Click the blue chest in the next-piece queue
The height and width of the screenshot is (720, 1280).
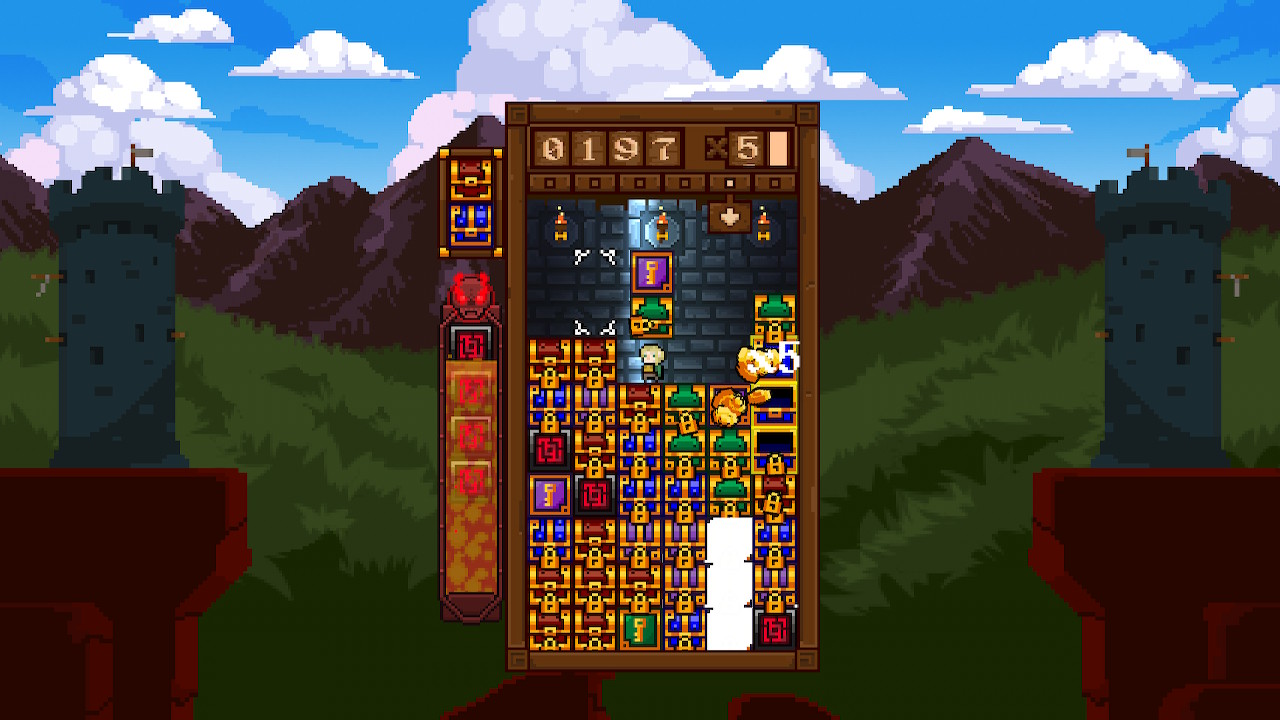click(x=469, y=221)
